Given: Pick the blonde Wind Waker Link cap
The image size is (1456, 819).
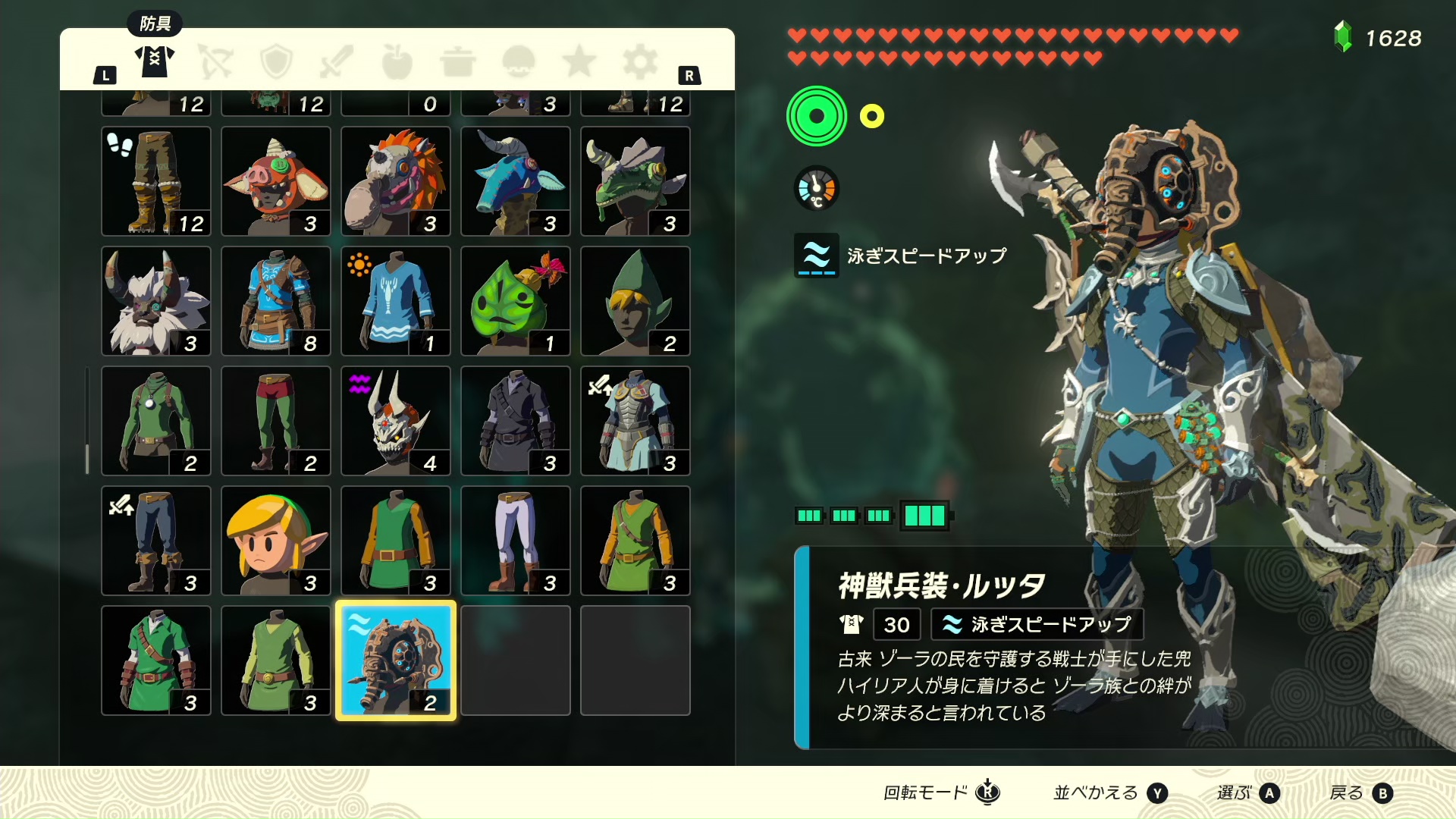Looking at the screenshot, I should tap(275, 541).
